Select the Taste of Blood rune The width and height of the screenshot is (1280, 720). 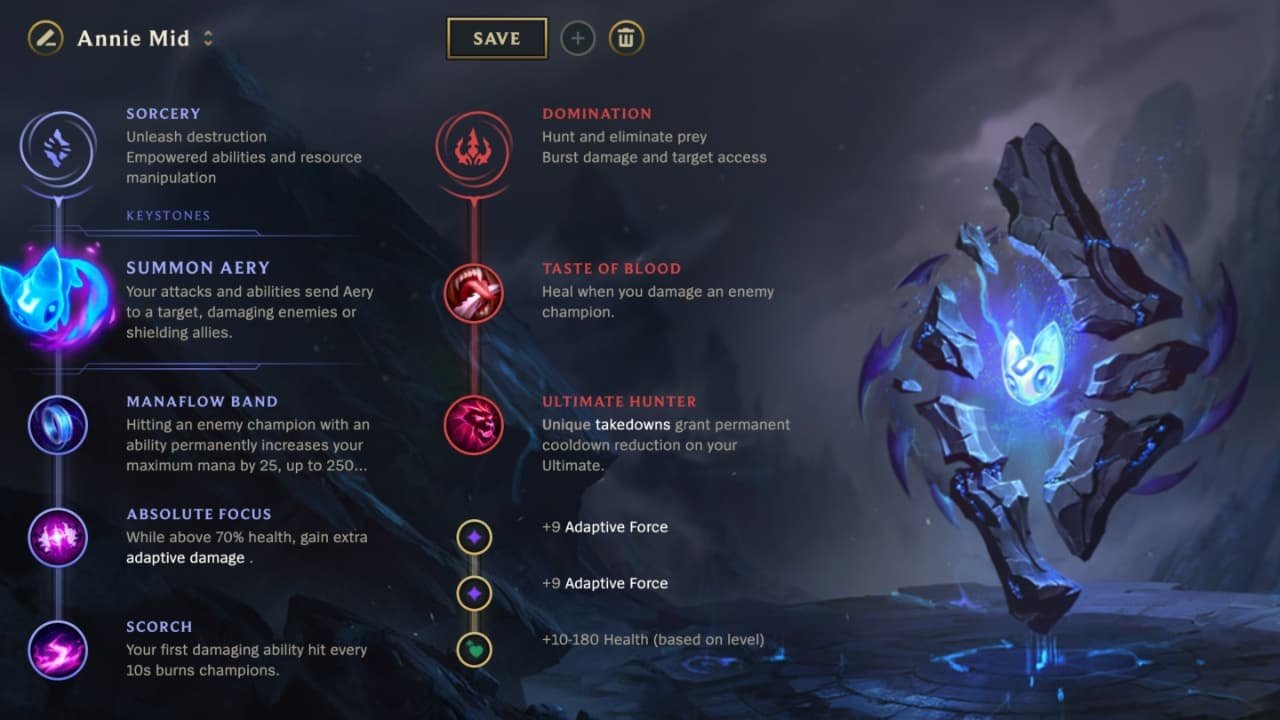[473, 293]
